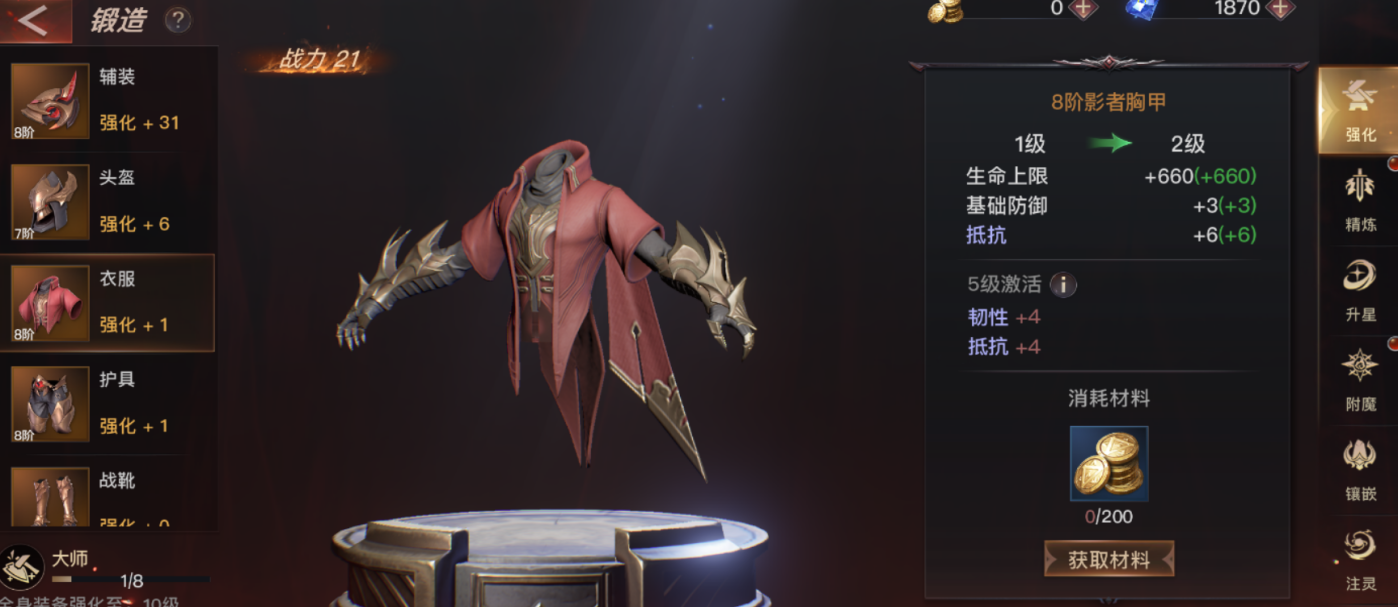This screenshot has height=607, width=1398.
Task: Add more gold coins
Action: pyautogui.click(x=1083, y=9)
